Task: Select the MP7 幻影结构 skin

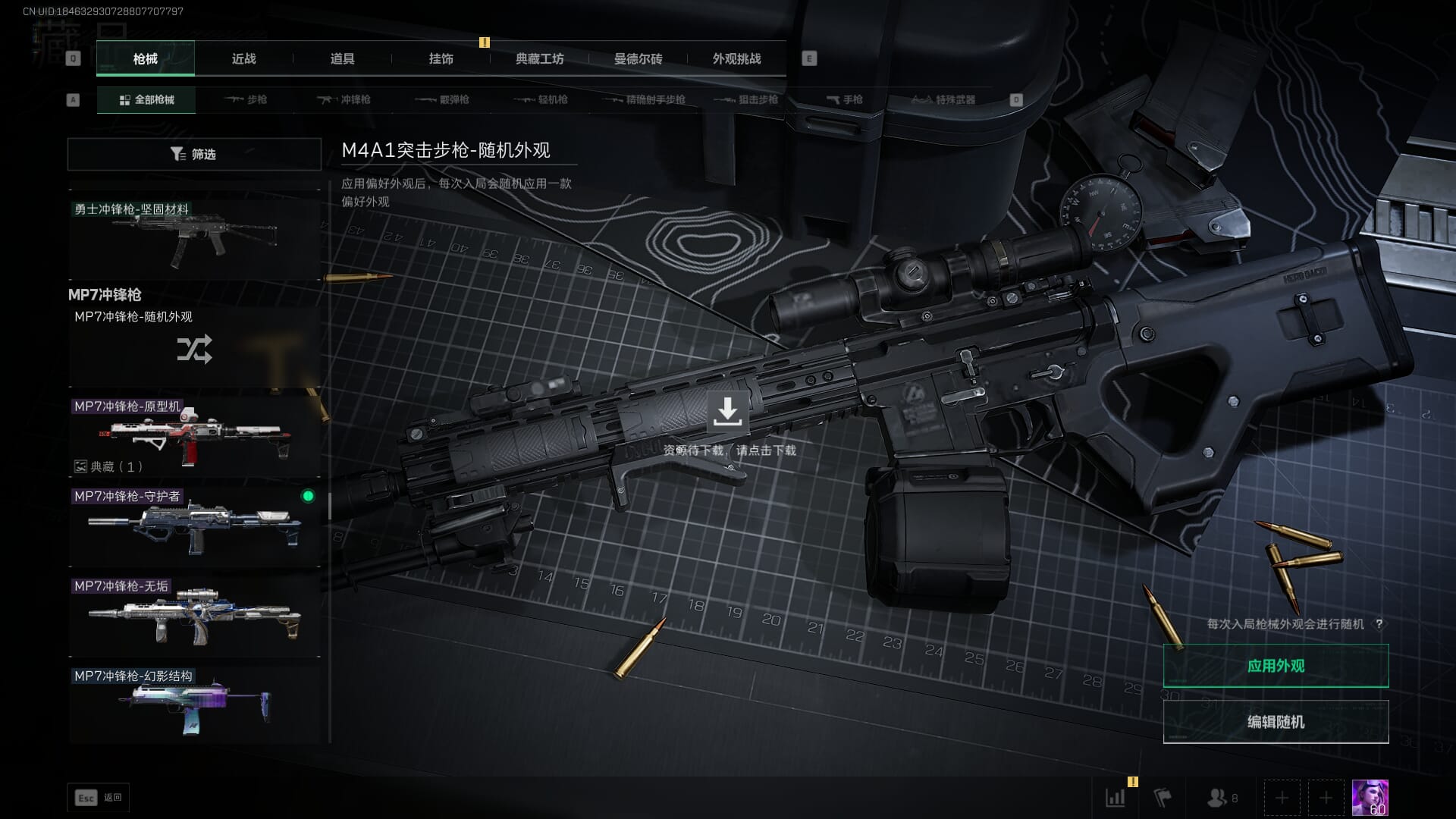Action: tap(194, 705)
